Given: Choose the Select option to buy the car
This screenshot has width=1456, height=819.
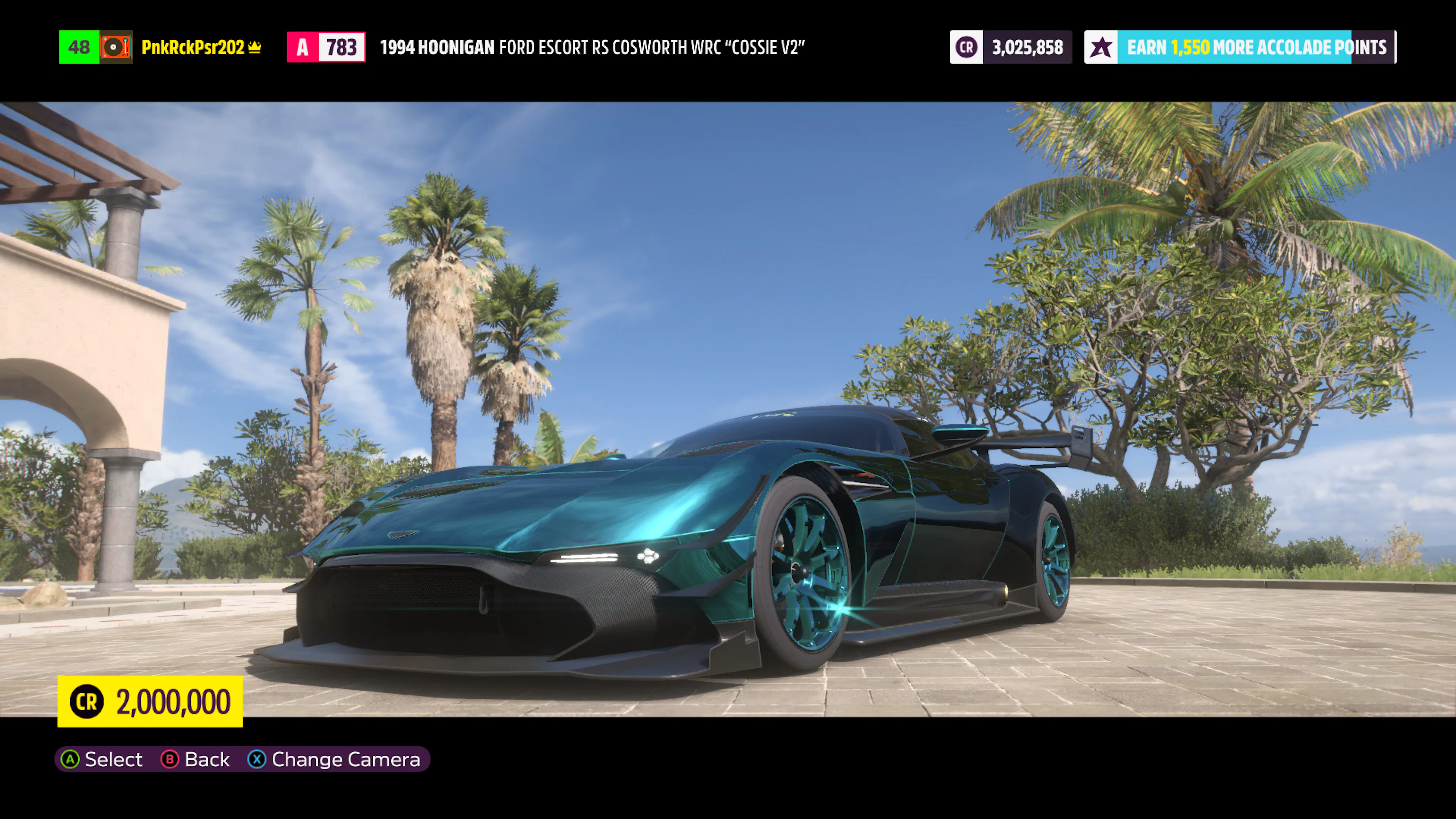Looking at the screenshot, I should point(102,759).
